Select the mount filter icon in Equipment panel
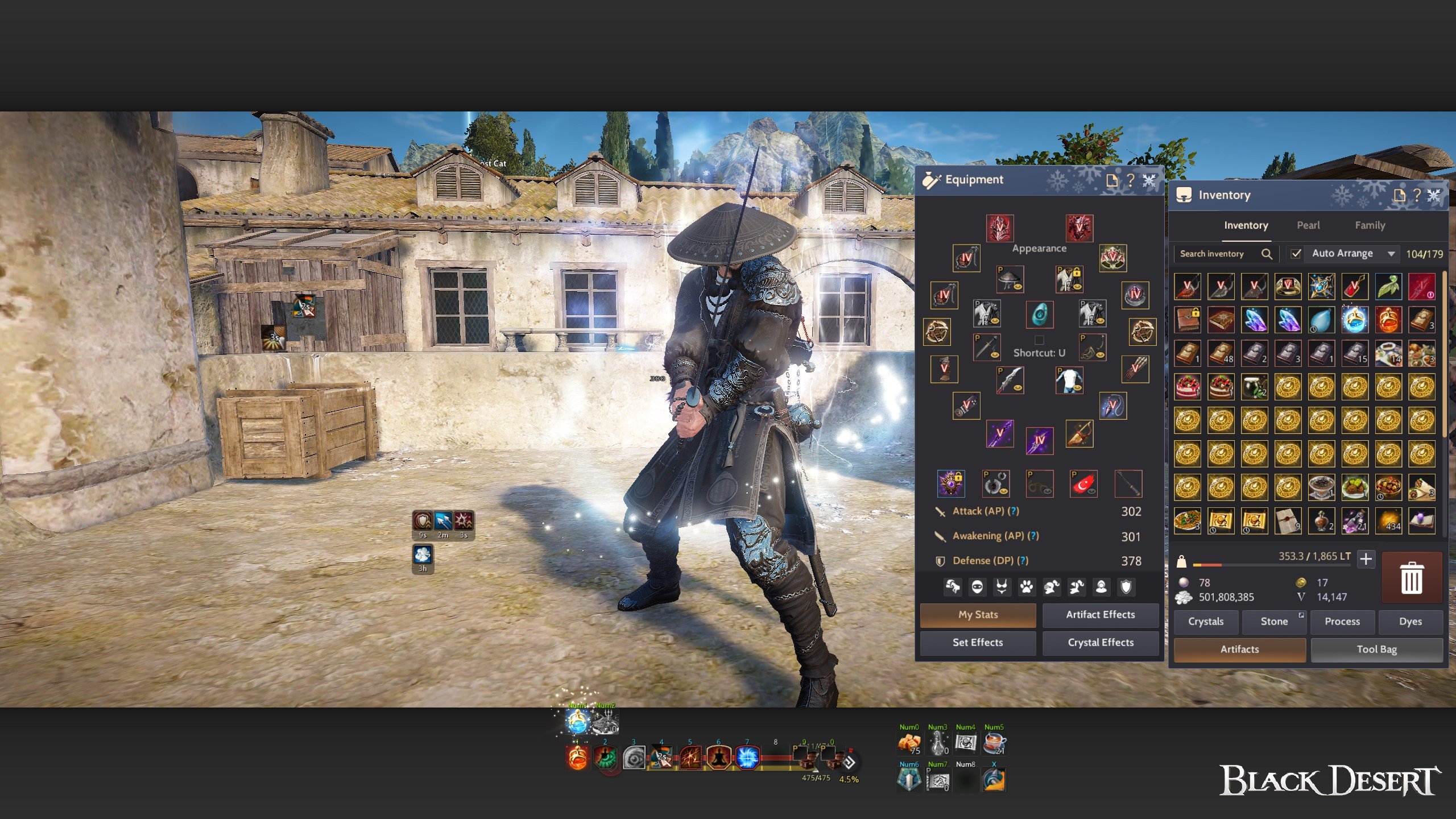Screen dimensions: 1456x819 pyautogui.click(x=952, y=587)
